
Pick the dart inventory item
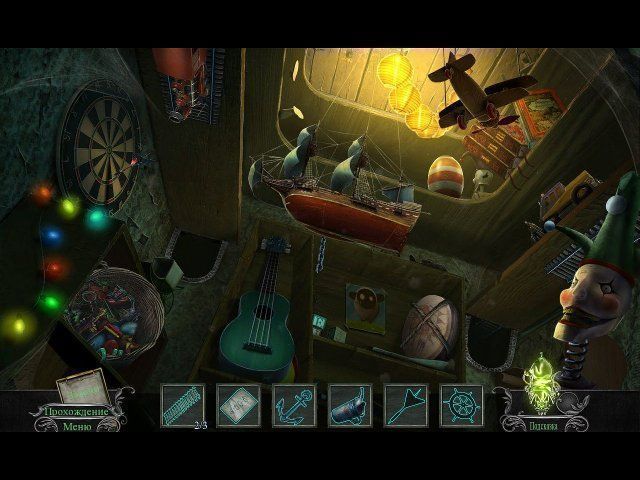pos(406,406)
